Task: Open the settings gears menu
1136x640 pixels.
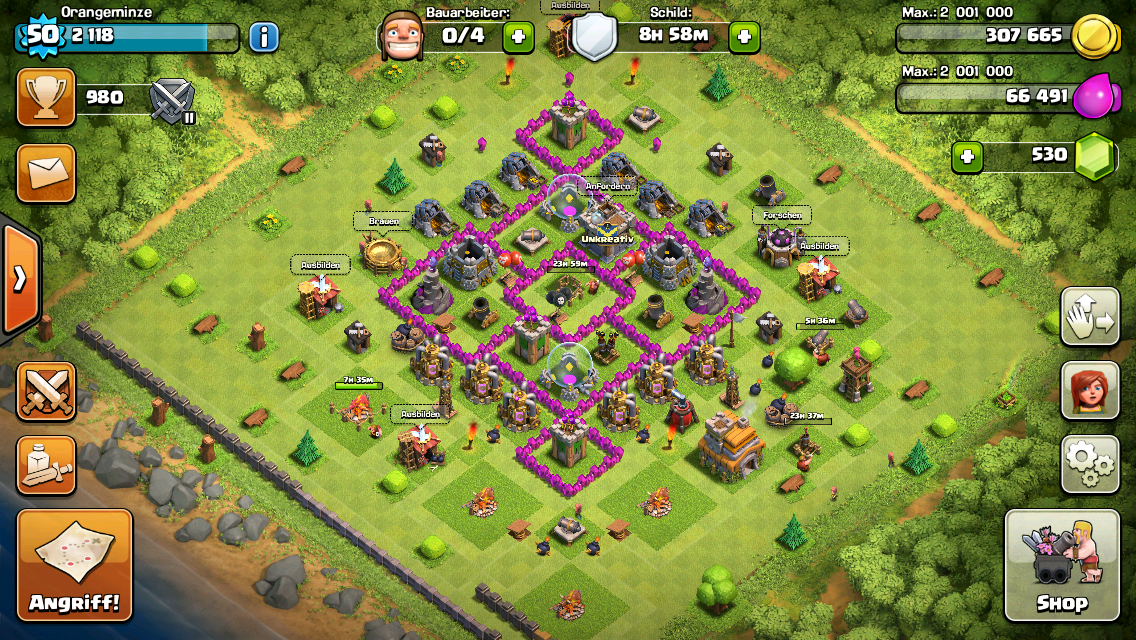Action: pyautogui.click(x=1090, y=463)
